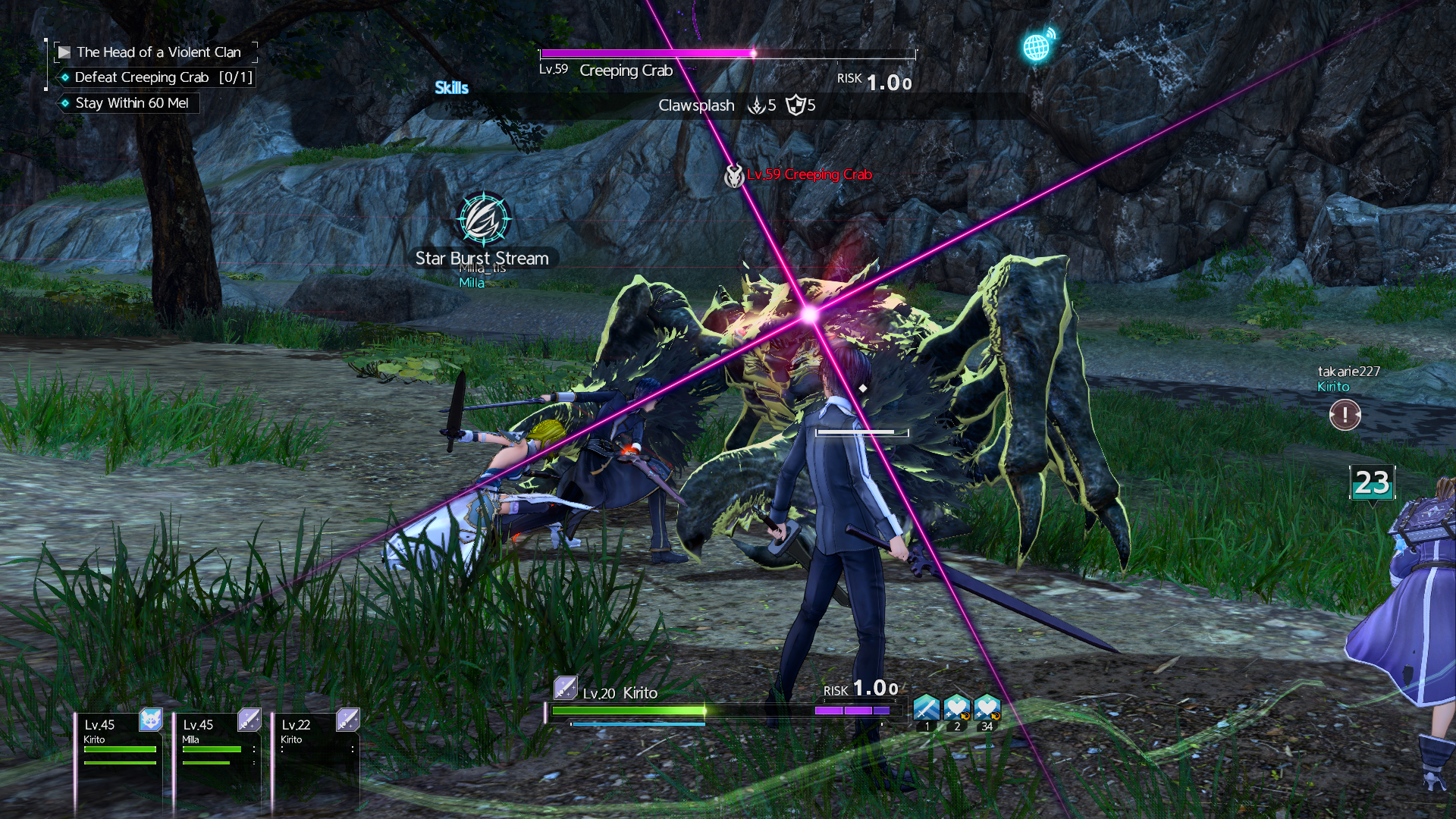Click the exclamation alert icon under takarie227

tap(1345, 415)
